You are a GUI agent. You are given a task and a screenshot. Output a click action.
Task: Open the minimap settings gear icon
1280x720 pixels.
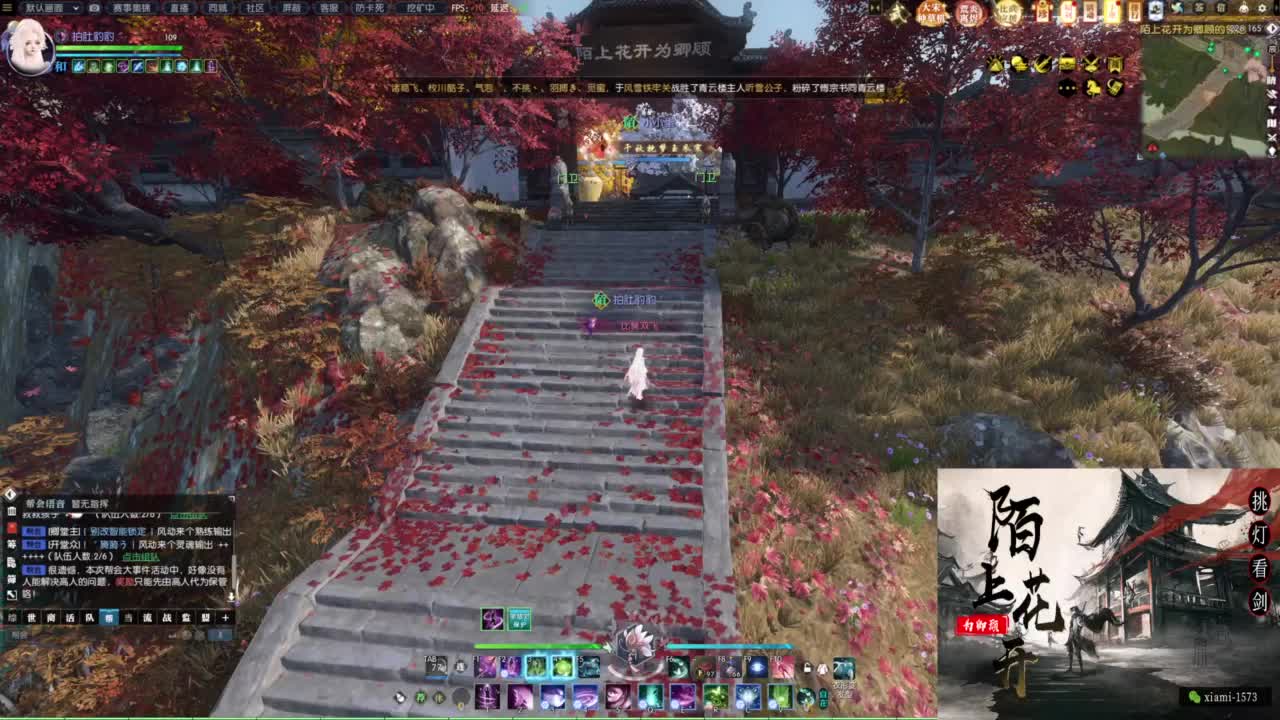[1262, 8]
